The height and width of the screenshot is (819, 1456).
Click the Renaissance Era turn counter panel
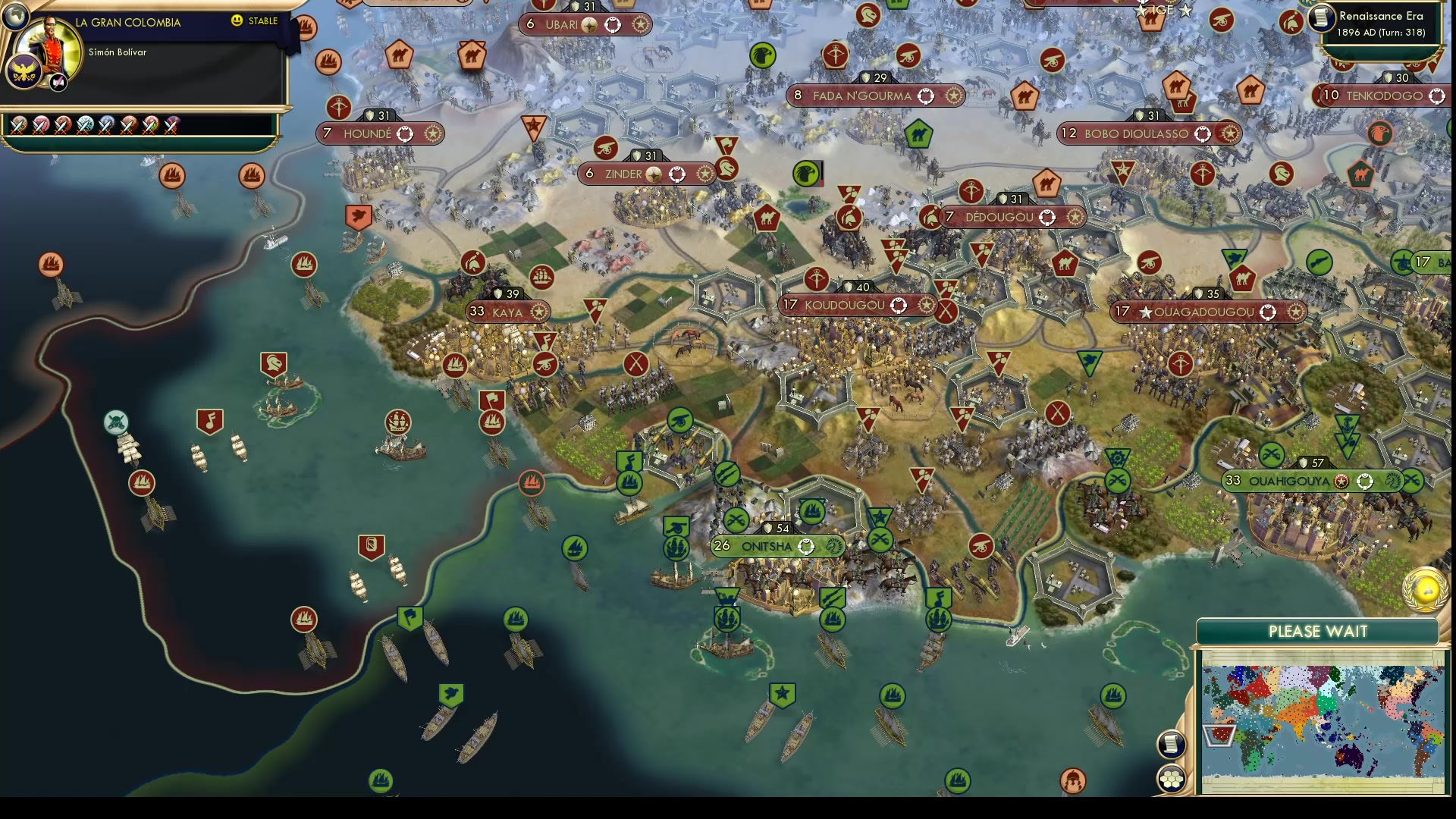(1380, 23)
